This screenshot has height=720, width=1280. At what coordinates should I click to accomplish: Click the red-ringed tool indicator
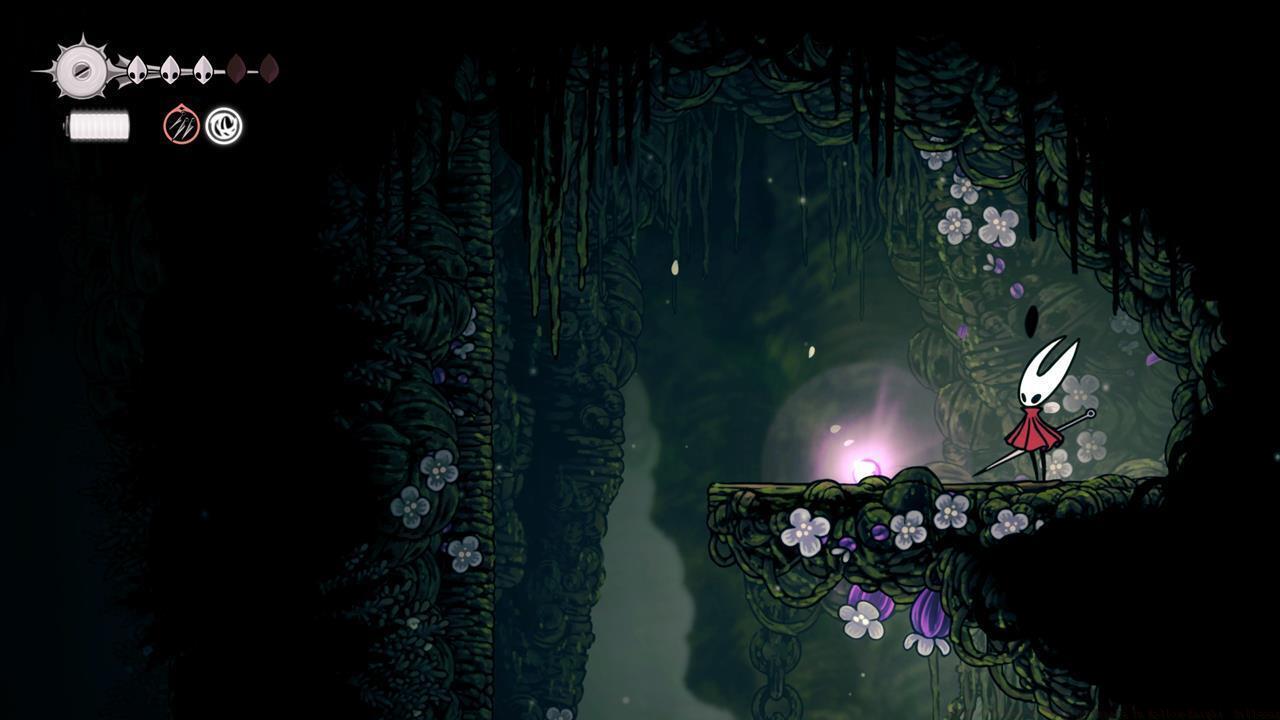tap(180, 125)
